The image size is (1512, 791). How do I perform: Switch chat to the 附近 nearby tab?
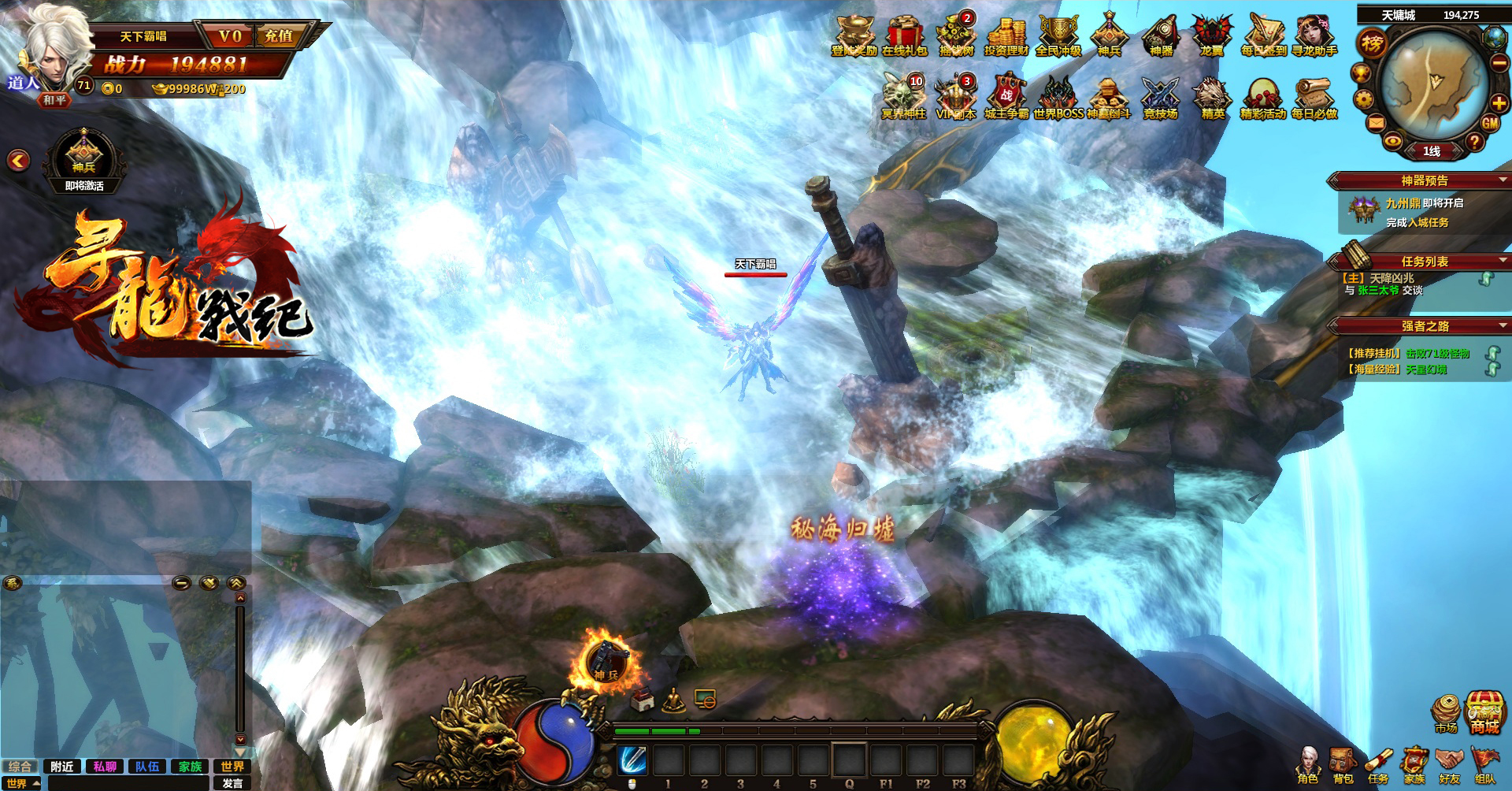click(62, 767)
